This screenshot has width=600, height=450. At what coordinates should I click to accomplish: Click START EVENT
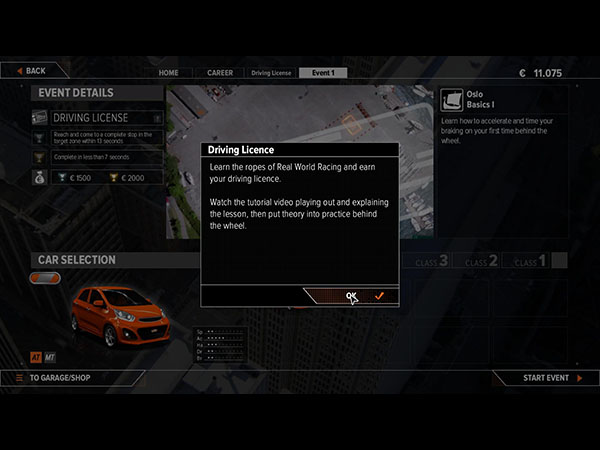545,378
